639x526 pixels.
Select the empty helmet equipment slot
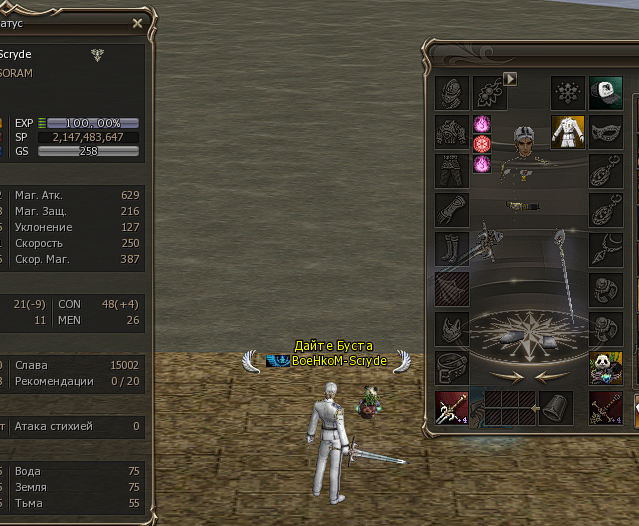(452, 93)
